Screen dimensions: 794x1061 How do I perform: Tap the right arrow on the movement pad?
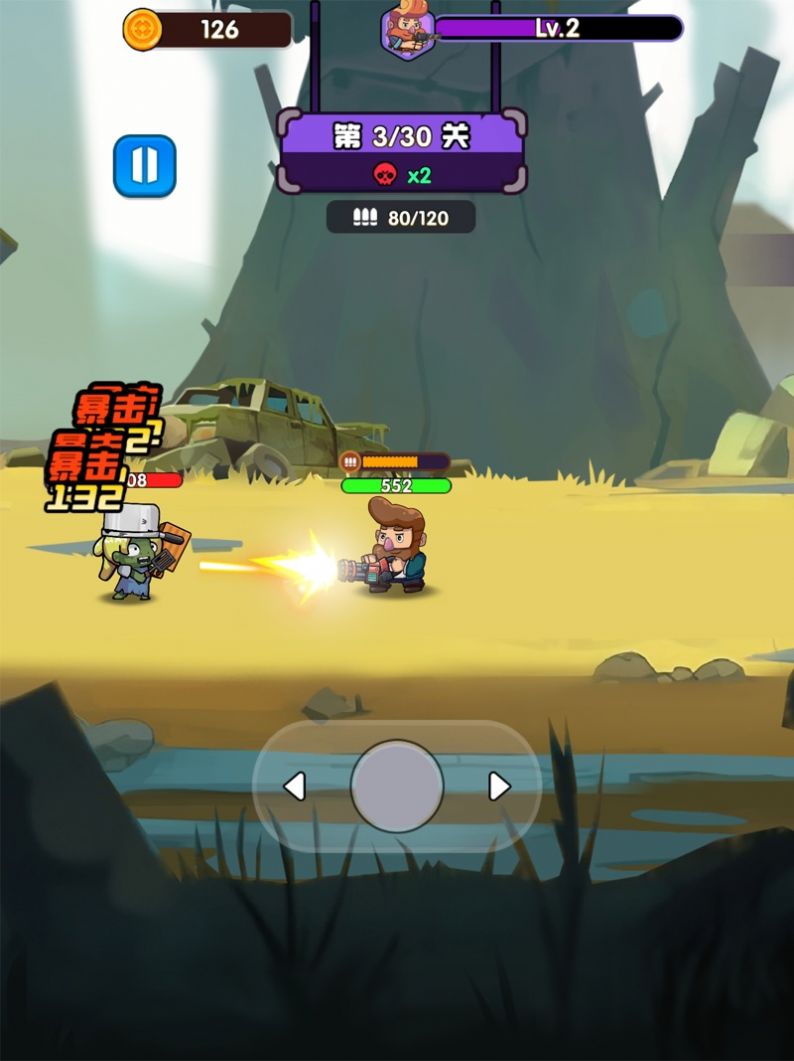499,787
